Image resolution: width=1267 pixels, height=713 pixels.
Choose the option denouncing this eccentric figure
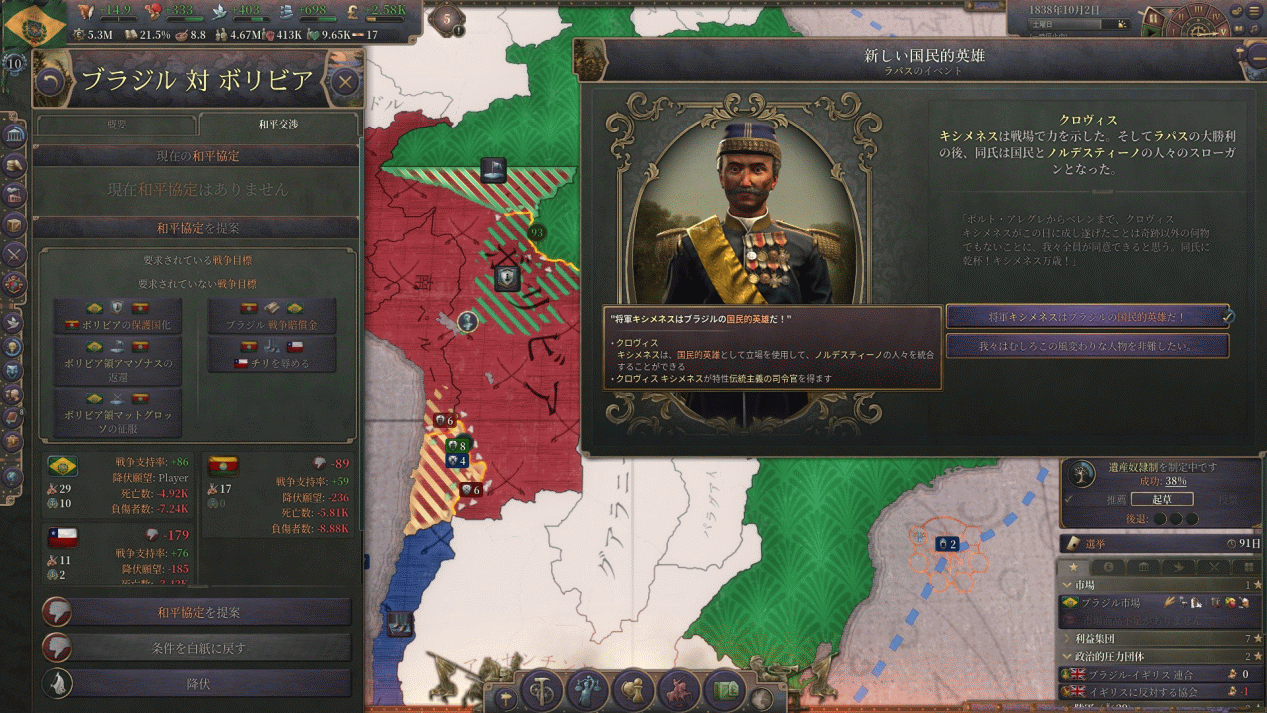tap(1087, 346)
